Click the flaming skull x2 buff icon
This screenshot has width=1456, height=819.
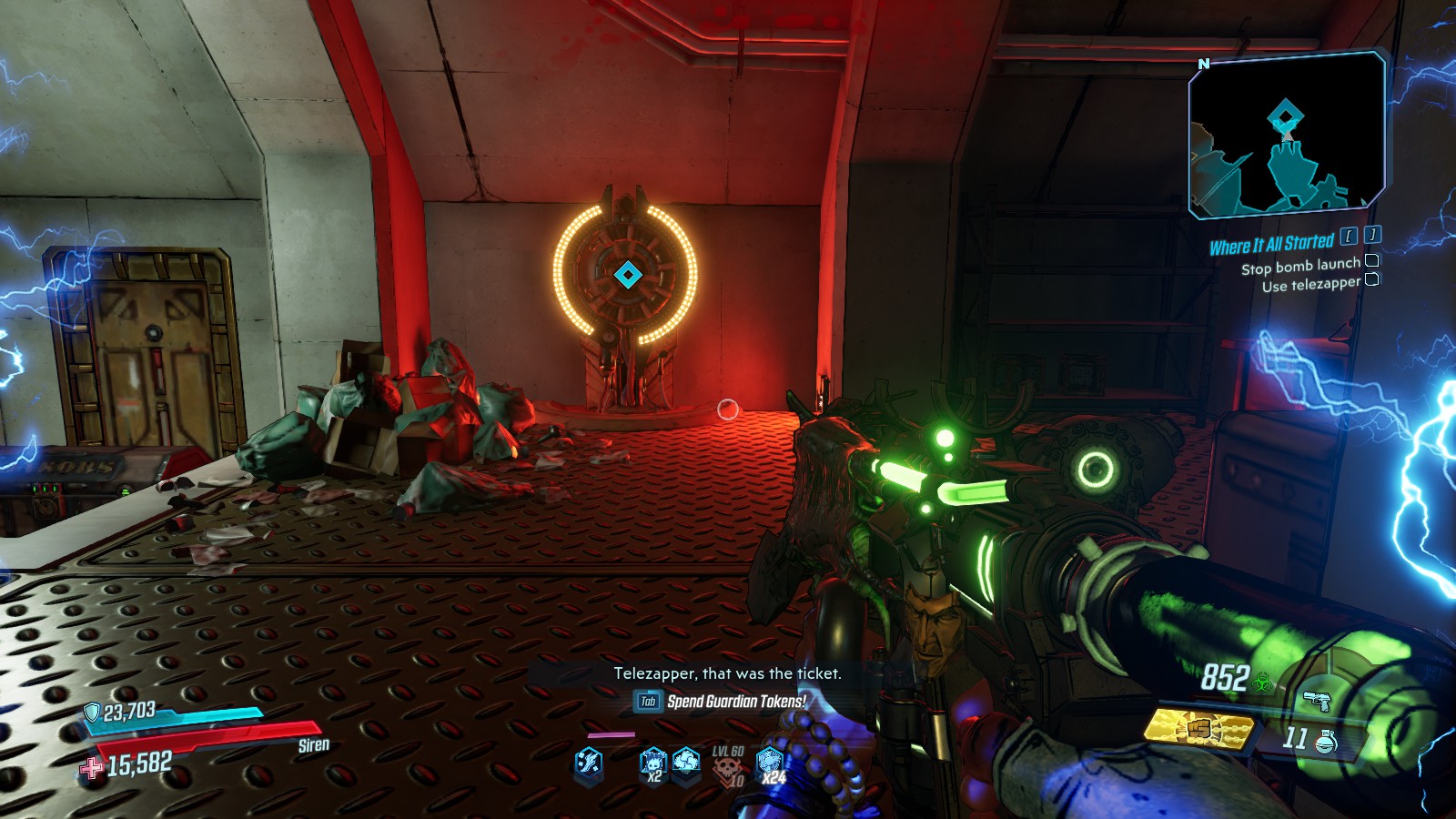[x=652, y=763]
